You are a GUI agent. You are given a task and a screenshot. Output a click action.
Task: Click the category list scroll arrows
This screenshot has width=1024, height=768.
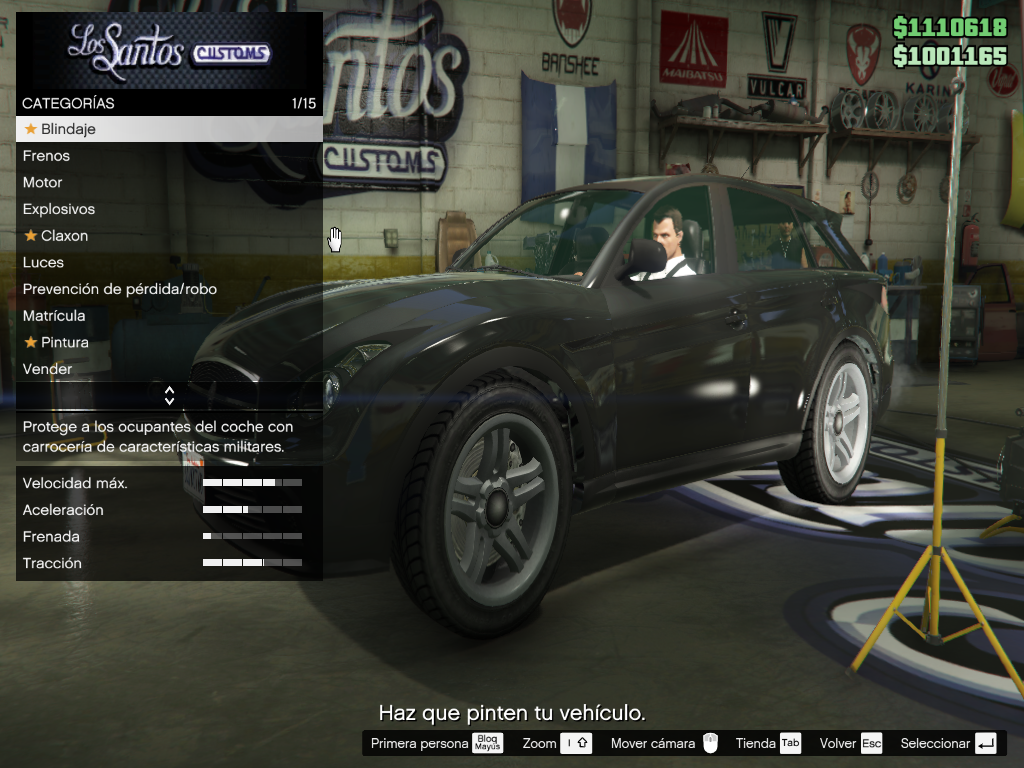(169, 396)
